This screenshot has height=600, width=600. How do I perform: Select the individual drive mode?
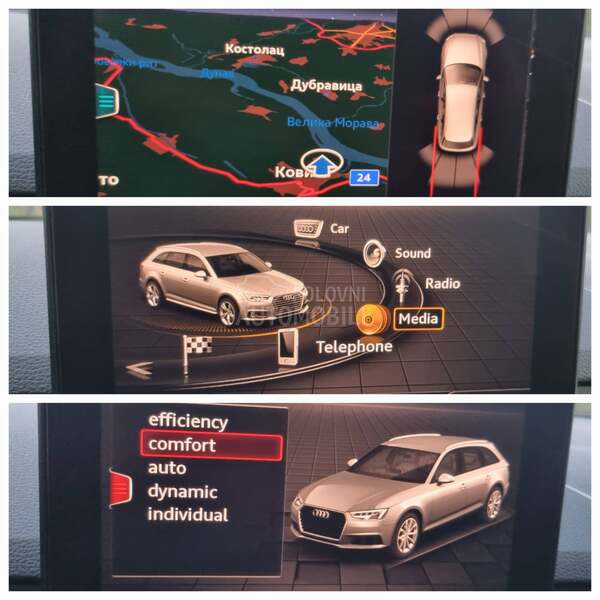(188, 515)
